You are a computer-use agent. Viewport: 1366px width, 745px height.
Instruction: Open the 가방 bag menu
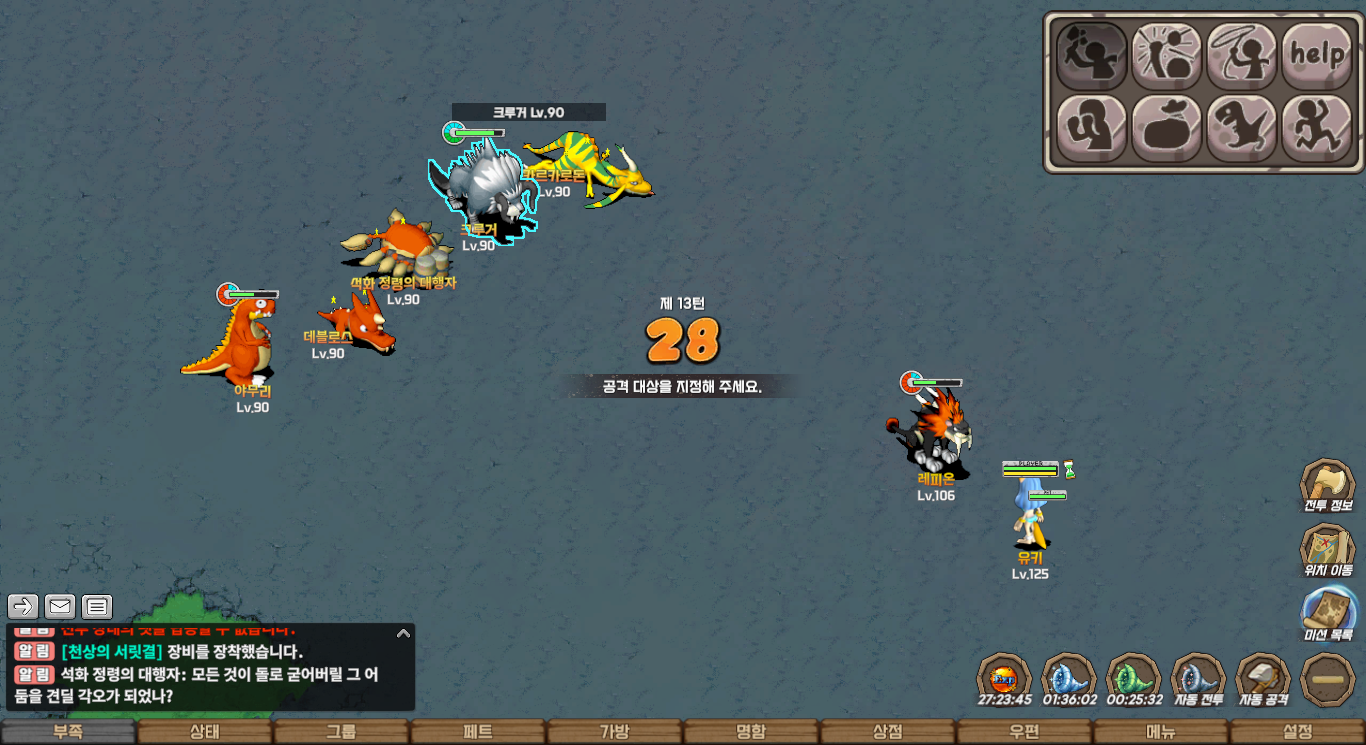tap(614, 732)
